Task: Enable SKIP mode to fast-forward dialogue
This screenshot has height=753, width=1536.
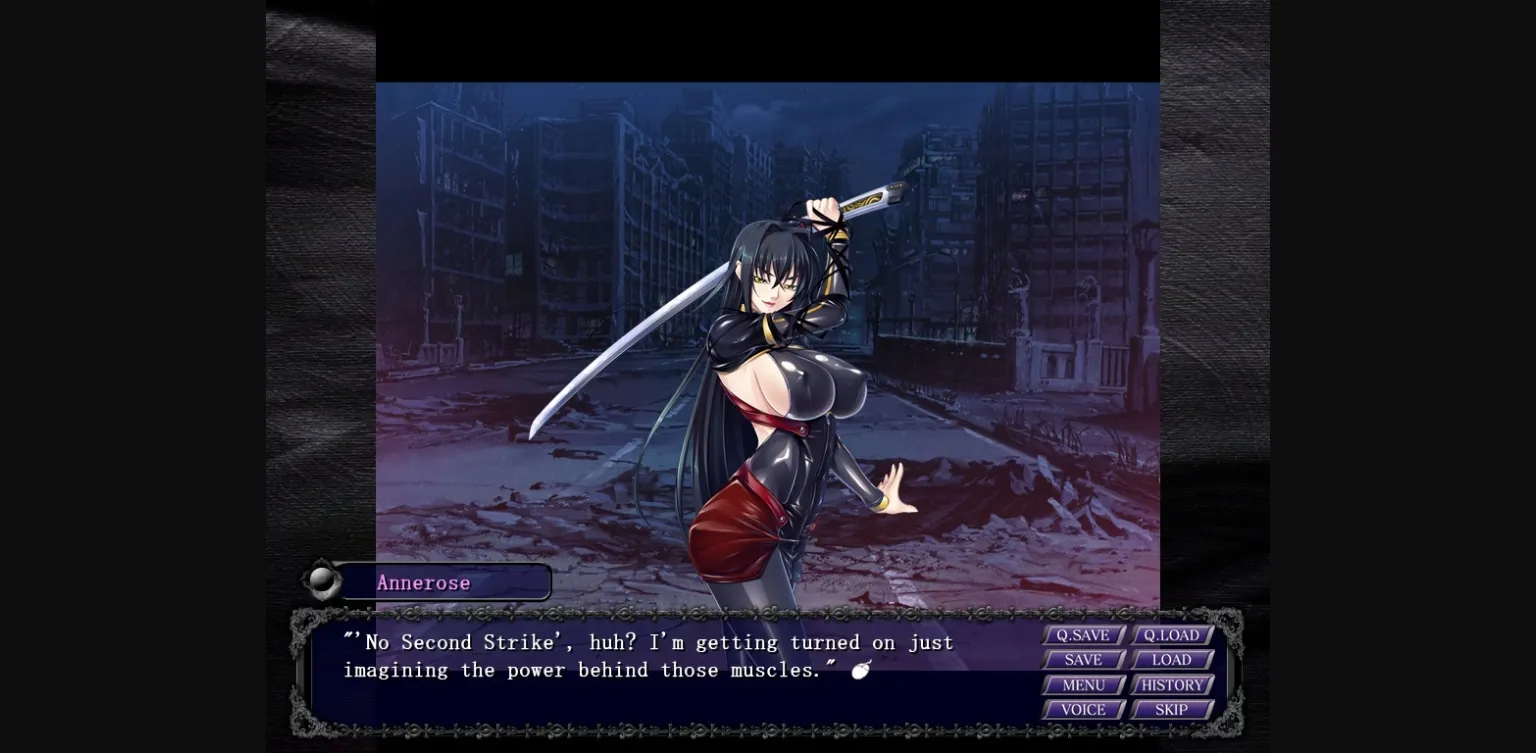Action: pos(1171,709)
